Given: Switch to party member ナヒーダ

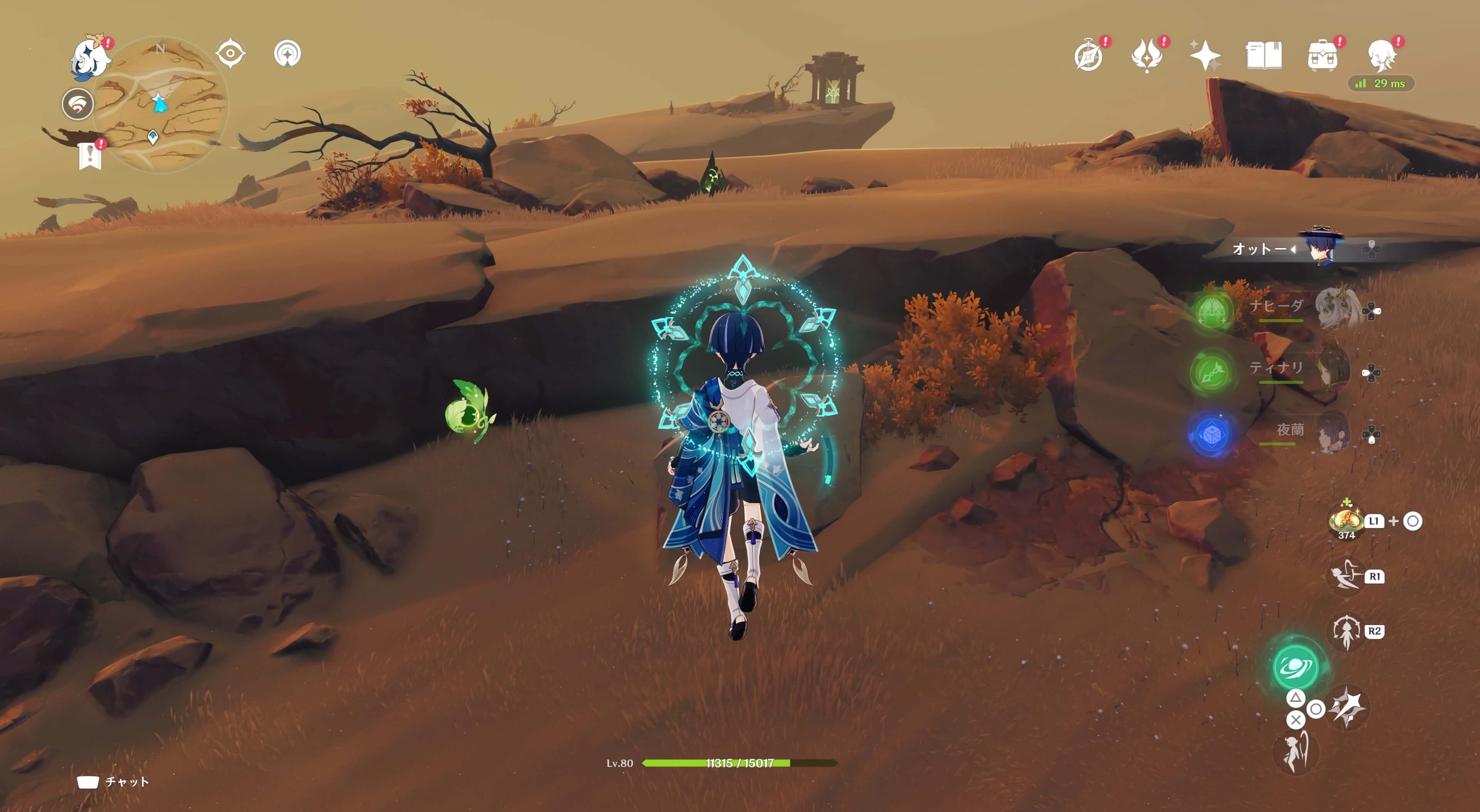Looking at the screenshot, I should [1336, 309].
